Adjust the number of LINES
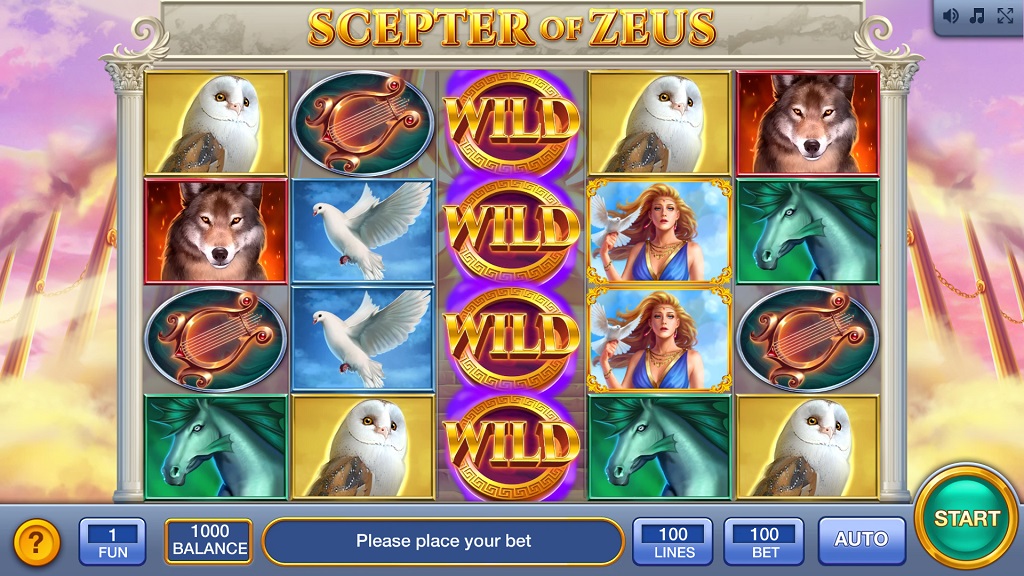The image size is (1024, 576). tap(673, 541)
